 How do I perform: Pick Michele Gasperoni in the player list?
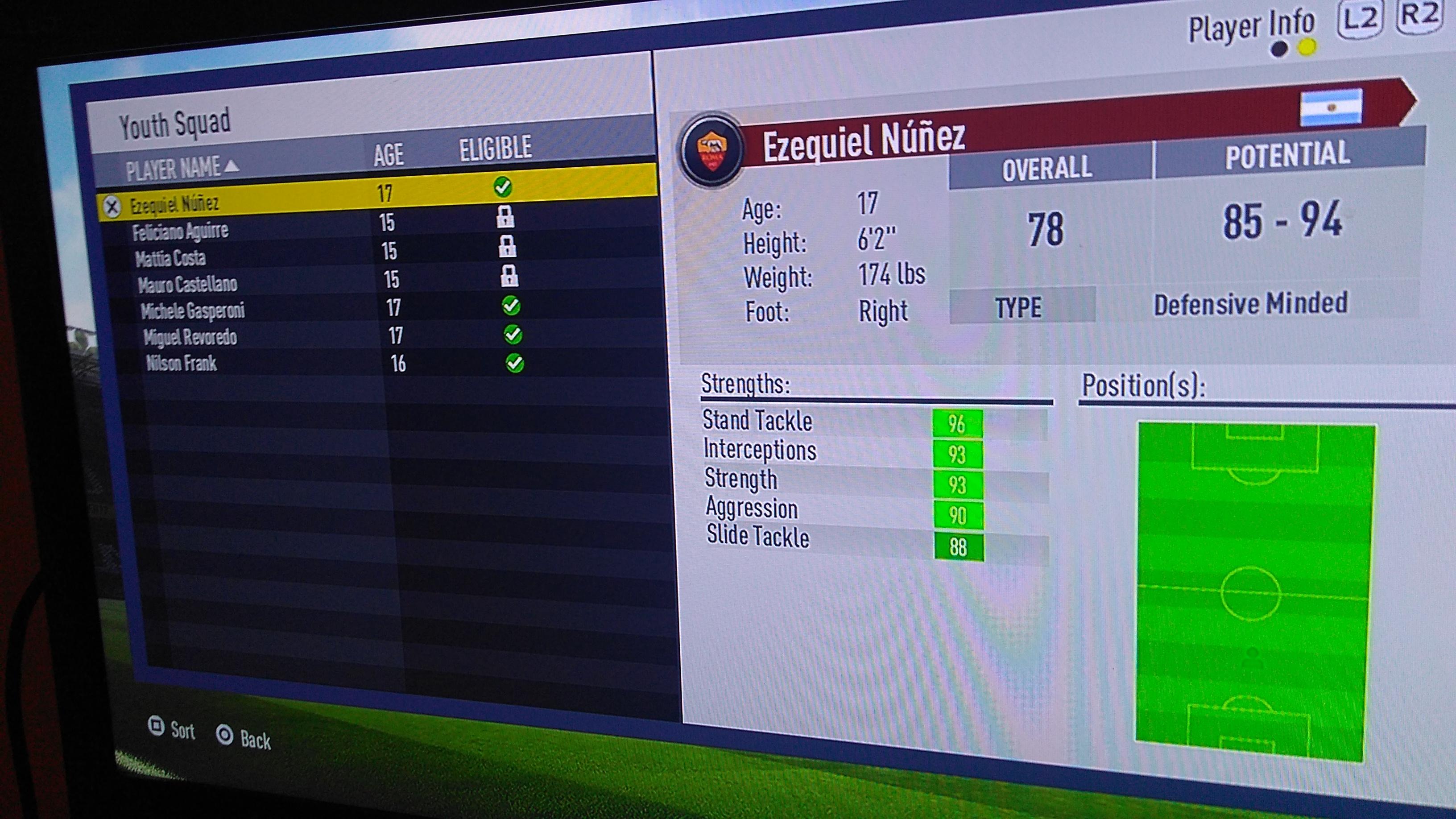point(193,310)
